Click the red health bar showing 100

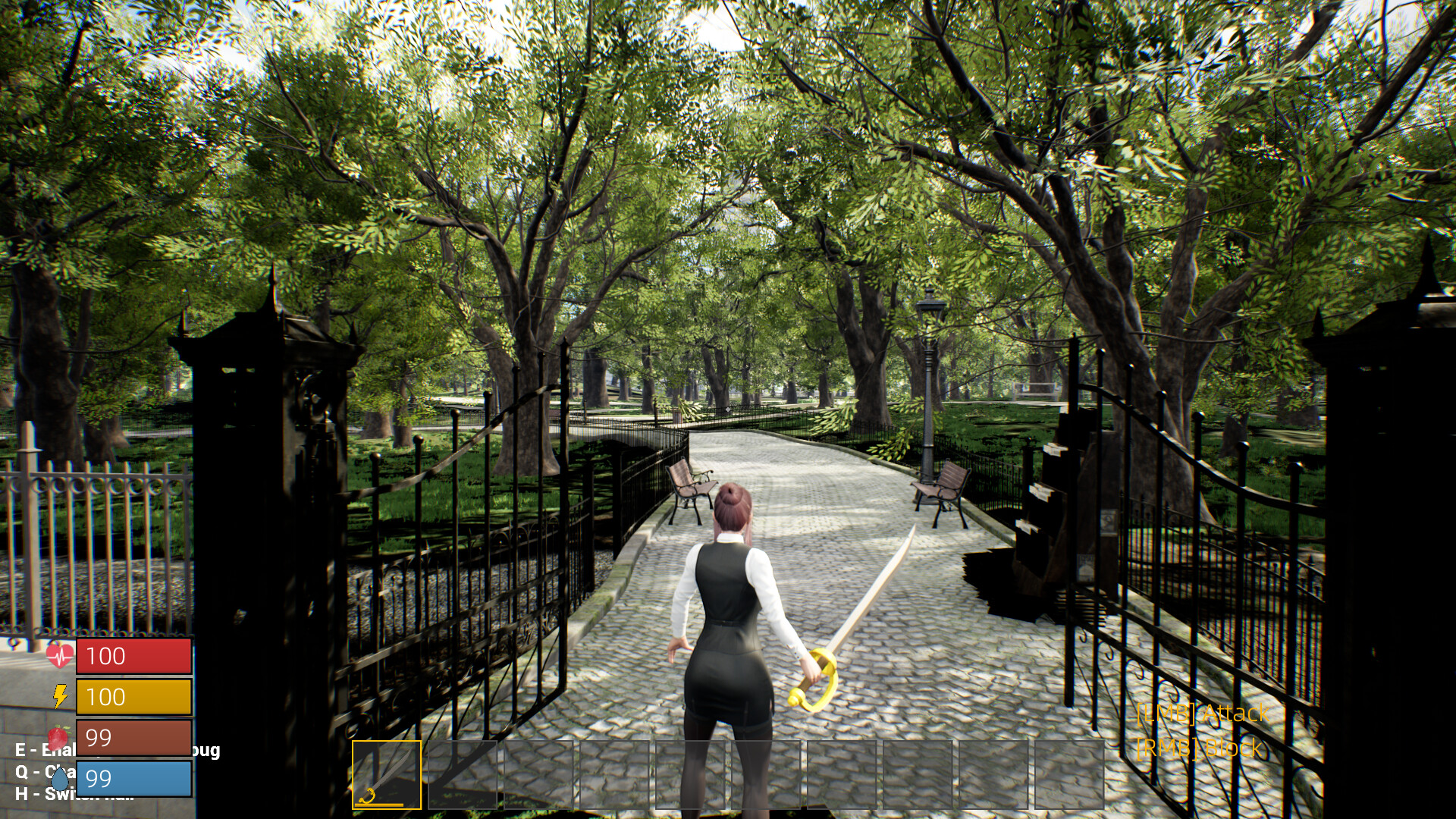133,655
